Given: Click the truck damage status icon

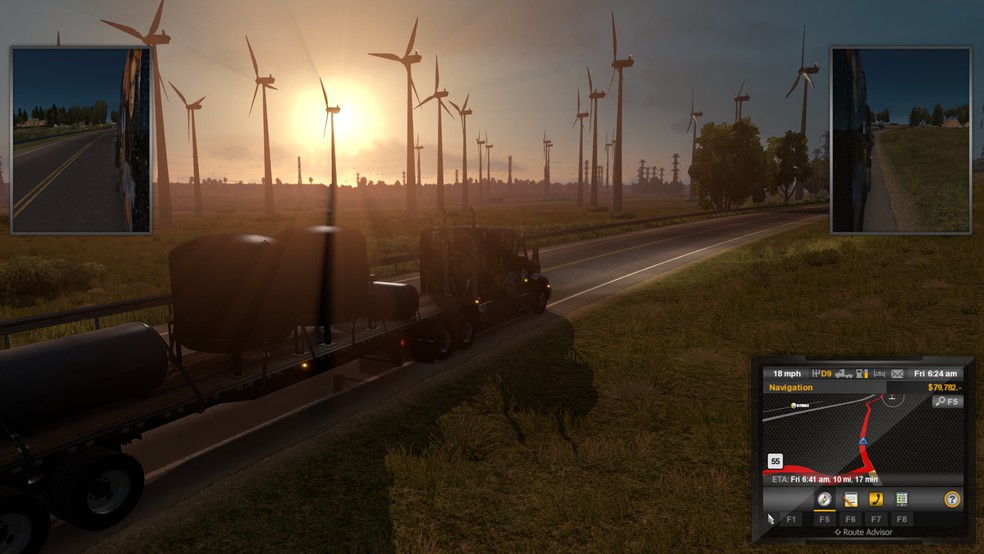Looking at the screenshot, I should (842, 373).
